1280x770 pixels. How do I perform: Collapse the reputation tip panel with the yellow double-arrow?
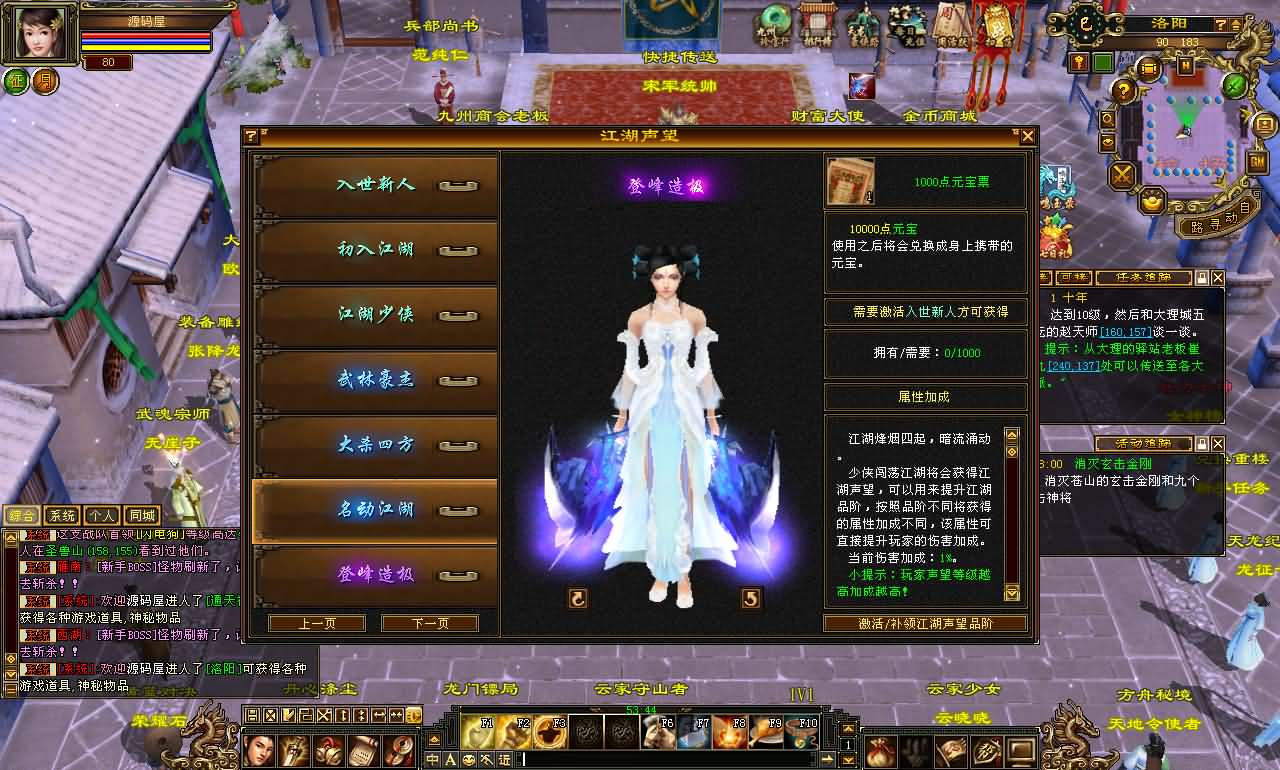pos(1011,437)
